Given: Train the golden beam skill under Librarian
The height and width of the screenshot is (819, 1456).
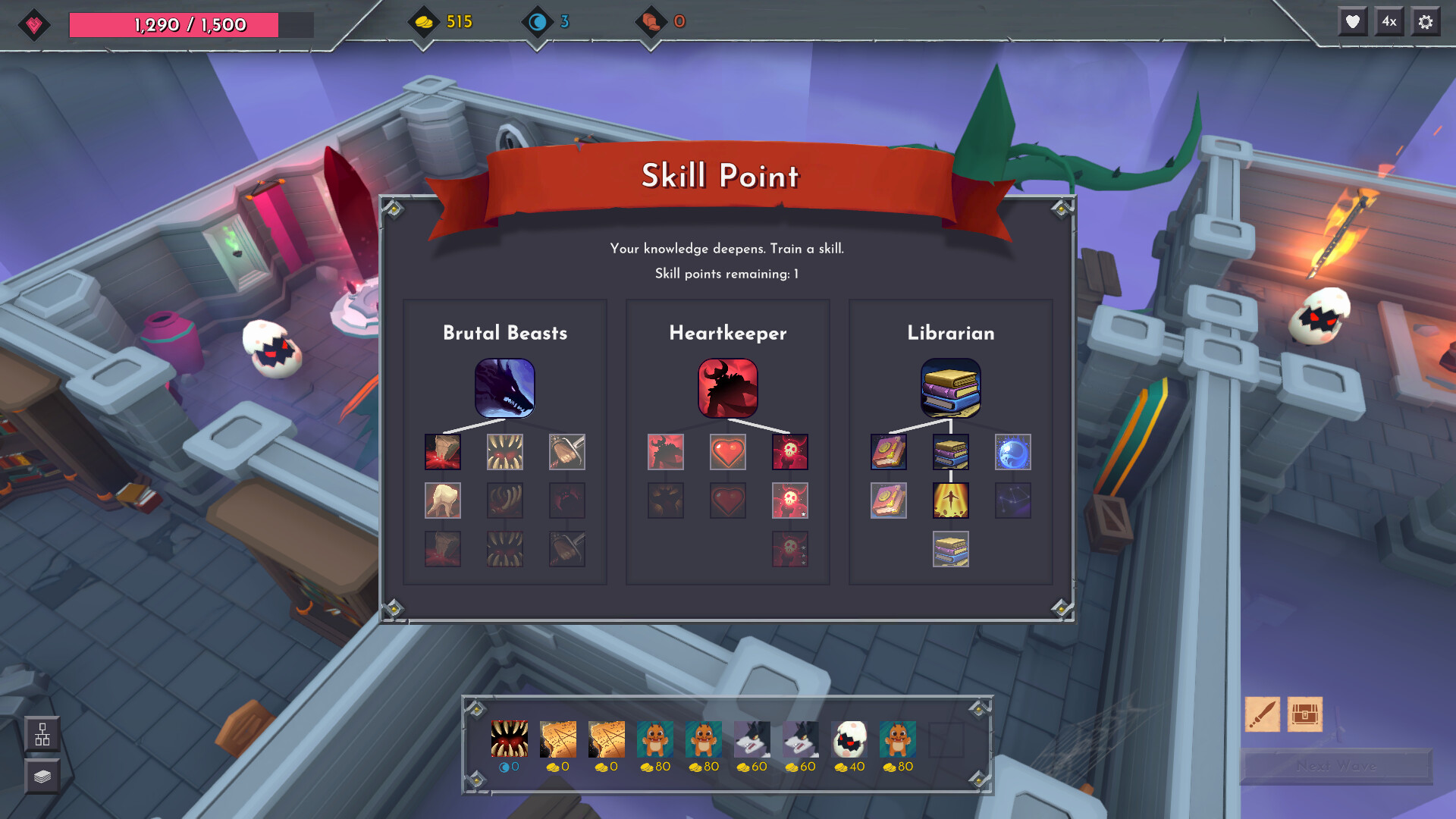Looking at the screenshot, I should pos(950,500).
